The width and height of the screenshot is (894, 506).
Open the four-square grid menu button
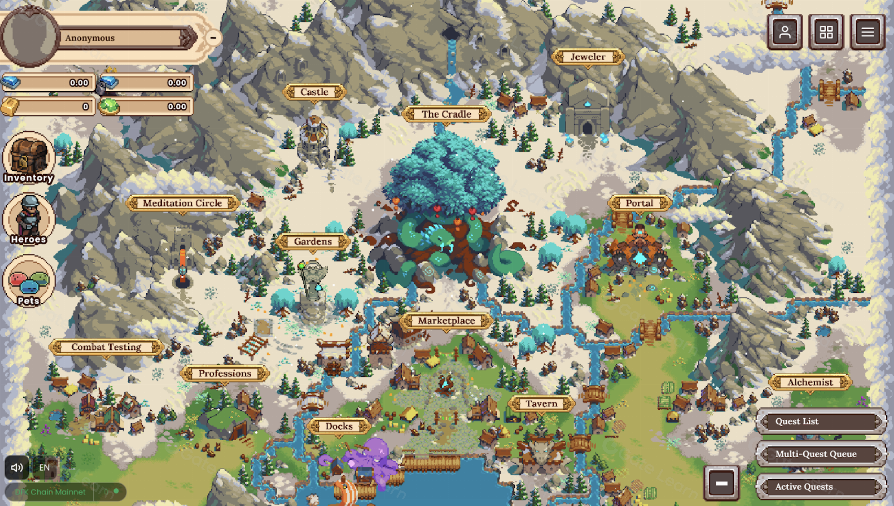pyautogui.click(x=826, y=32)
